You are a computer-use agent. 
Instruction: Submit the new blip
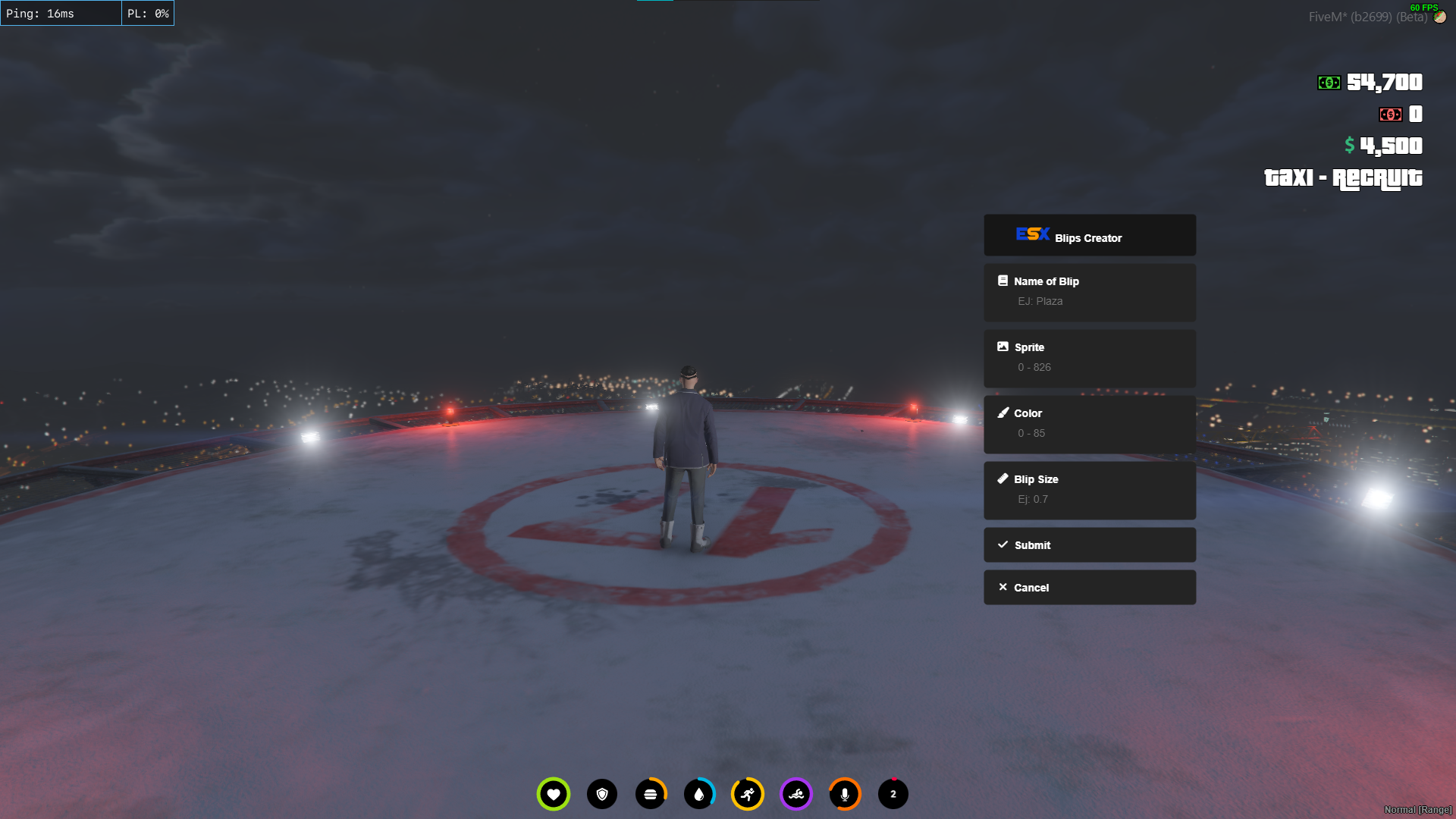point(1090,544)
